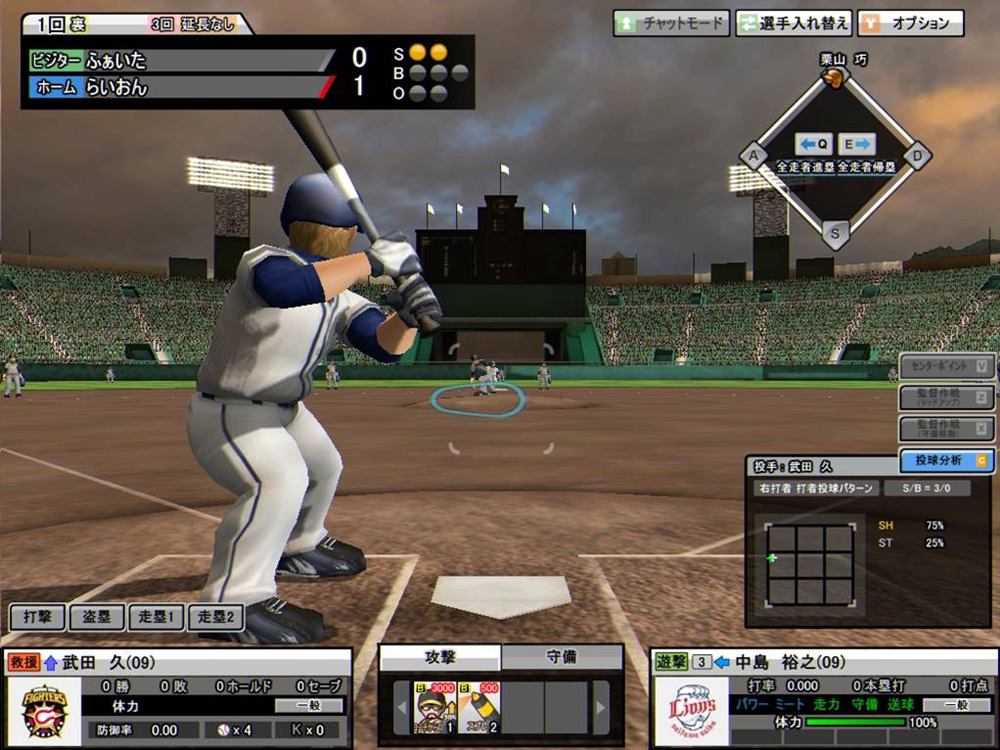Open chat mode (チャットモード)
The width and height of the screenshot is (1000, 750).
pyautogui.click(x=671, y=23)
